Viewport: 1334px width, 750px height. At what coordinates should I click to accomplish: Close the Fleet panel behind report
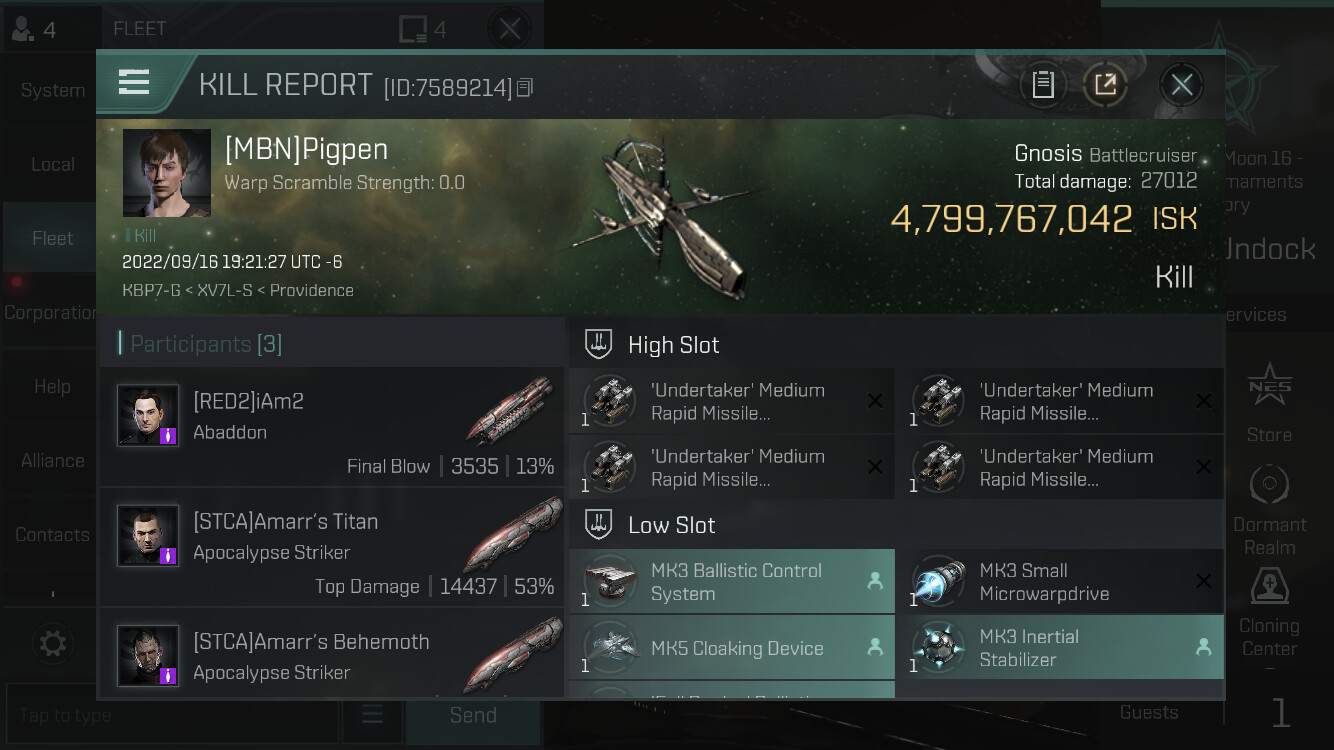(510, 28)
